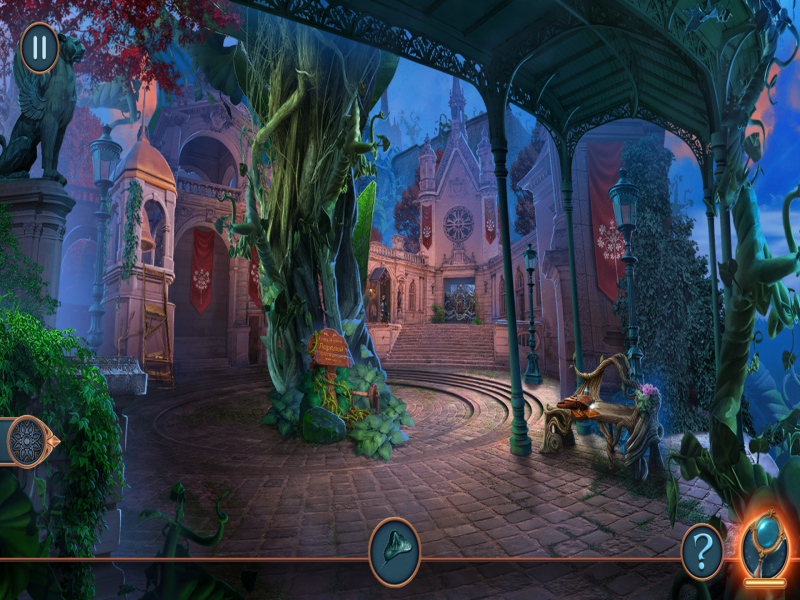
Task: Select the leaf item in the inventory
Action: (394, 551)
